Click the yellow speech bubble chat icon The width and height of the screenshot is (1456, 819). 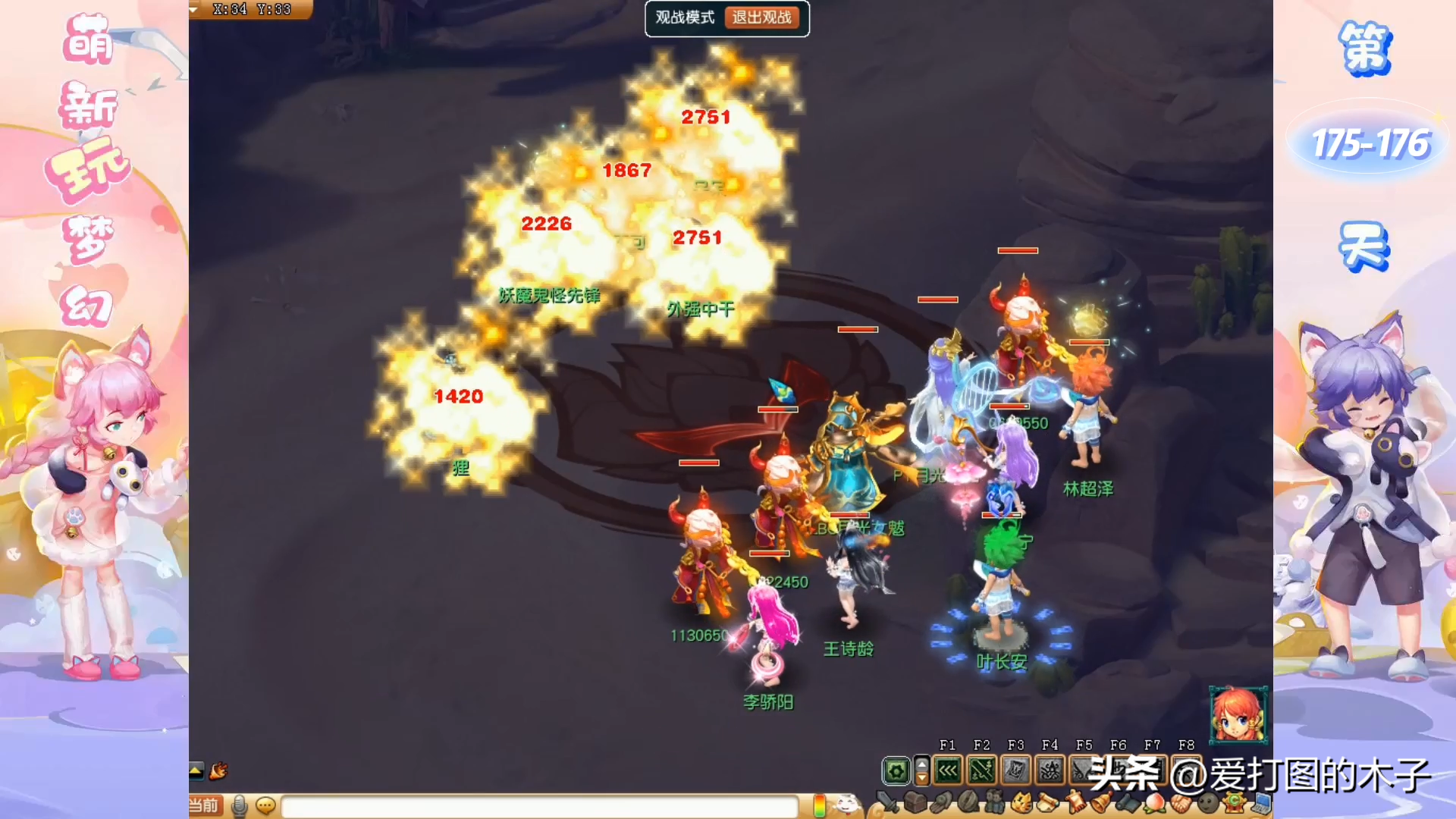(265, 805)
